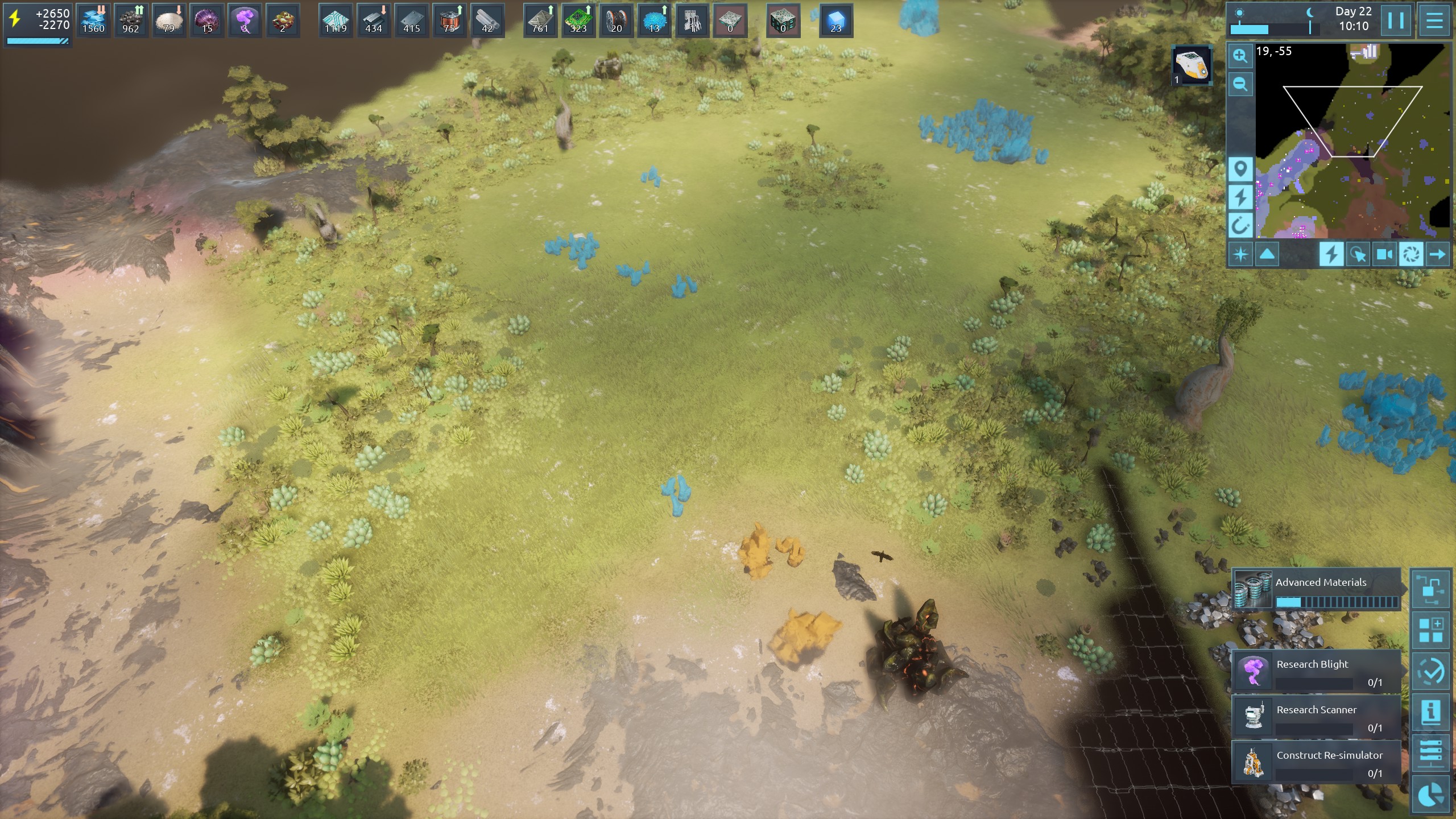Select the Research Blight objective

[x=1316, y=672]
